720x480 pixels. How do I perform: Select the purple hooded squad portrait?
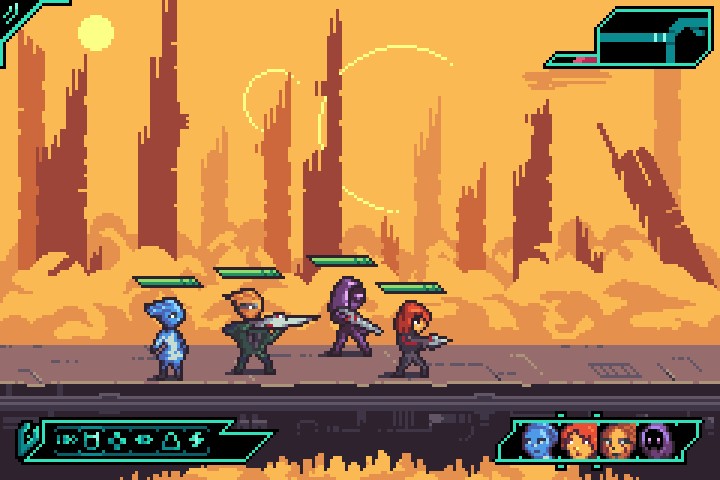pos(655,439)
